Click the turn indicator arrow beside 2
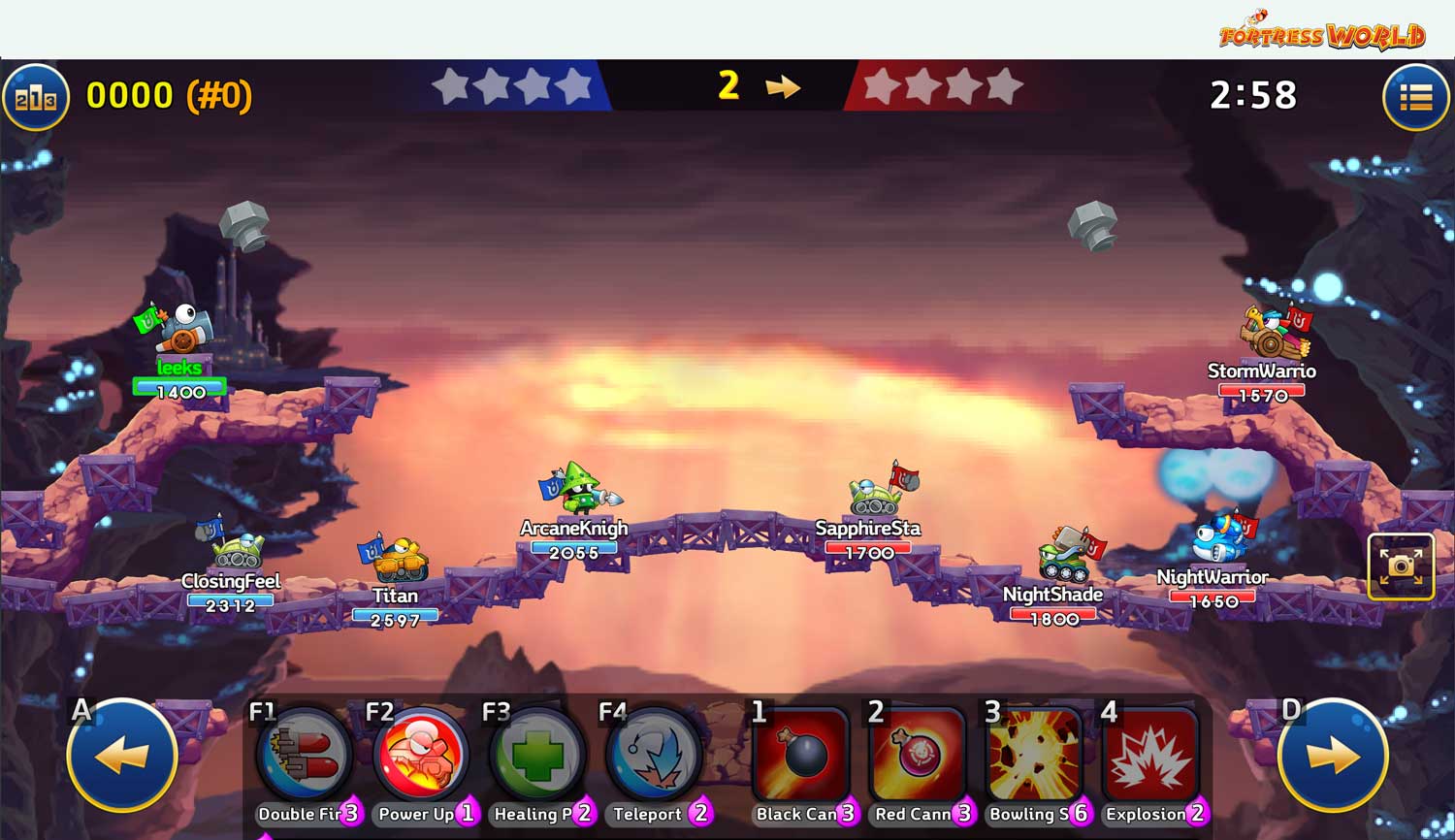The height and width of the screenshot is (840, 1455). point(782,87)
